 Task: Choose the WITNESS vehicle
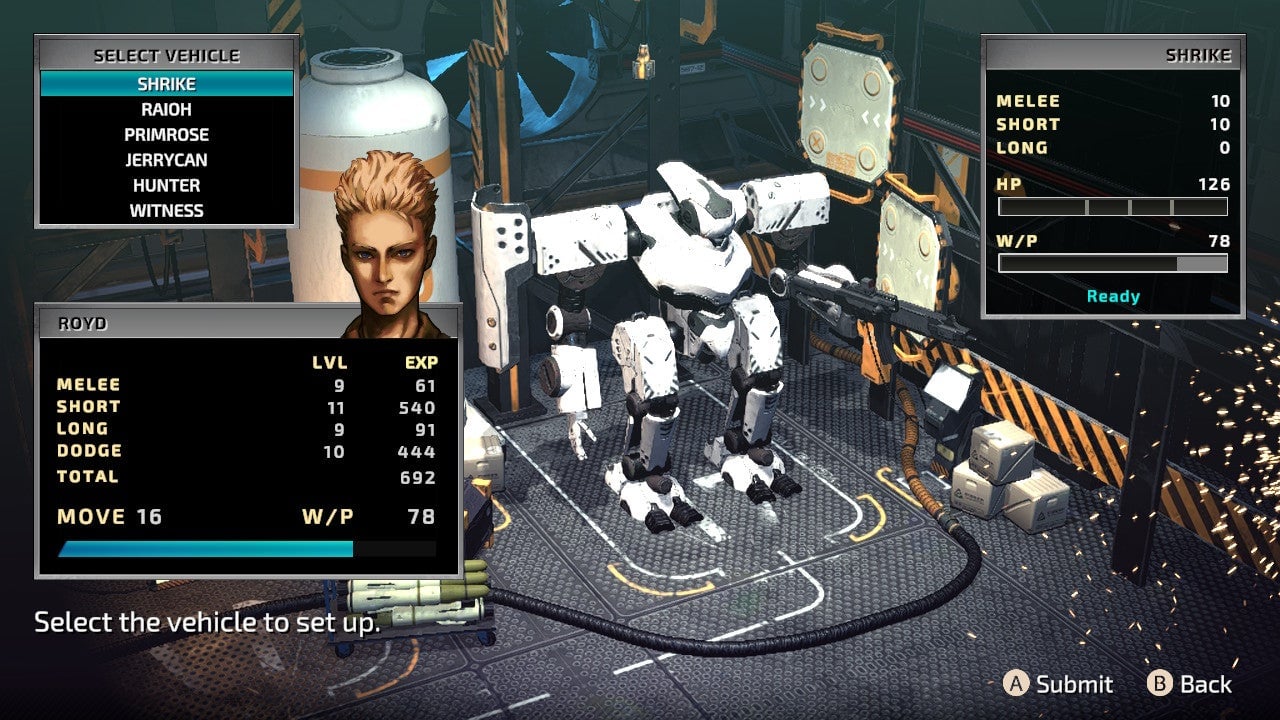pyautogui.click(x=167, y=210)
